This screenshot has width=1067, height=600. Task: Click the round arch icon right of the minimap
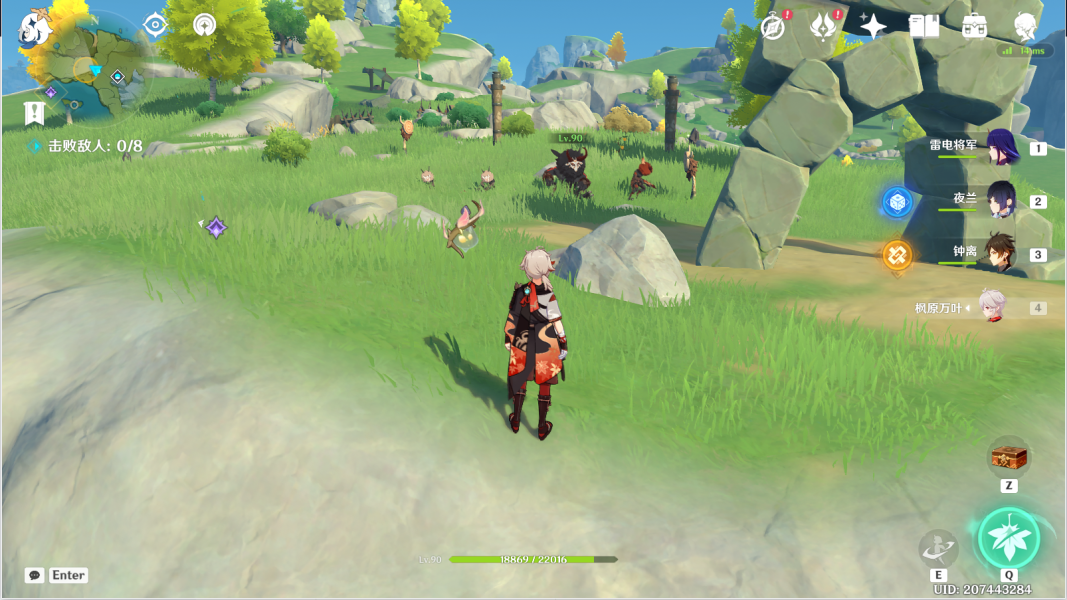tap(205, 25)
